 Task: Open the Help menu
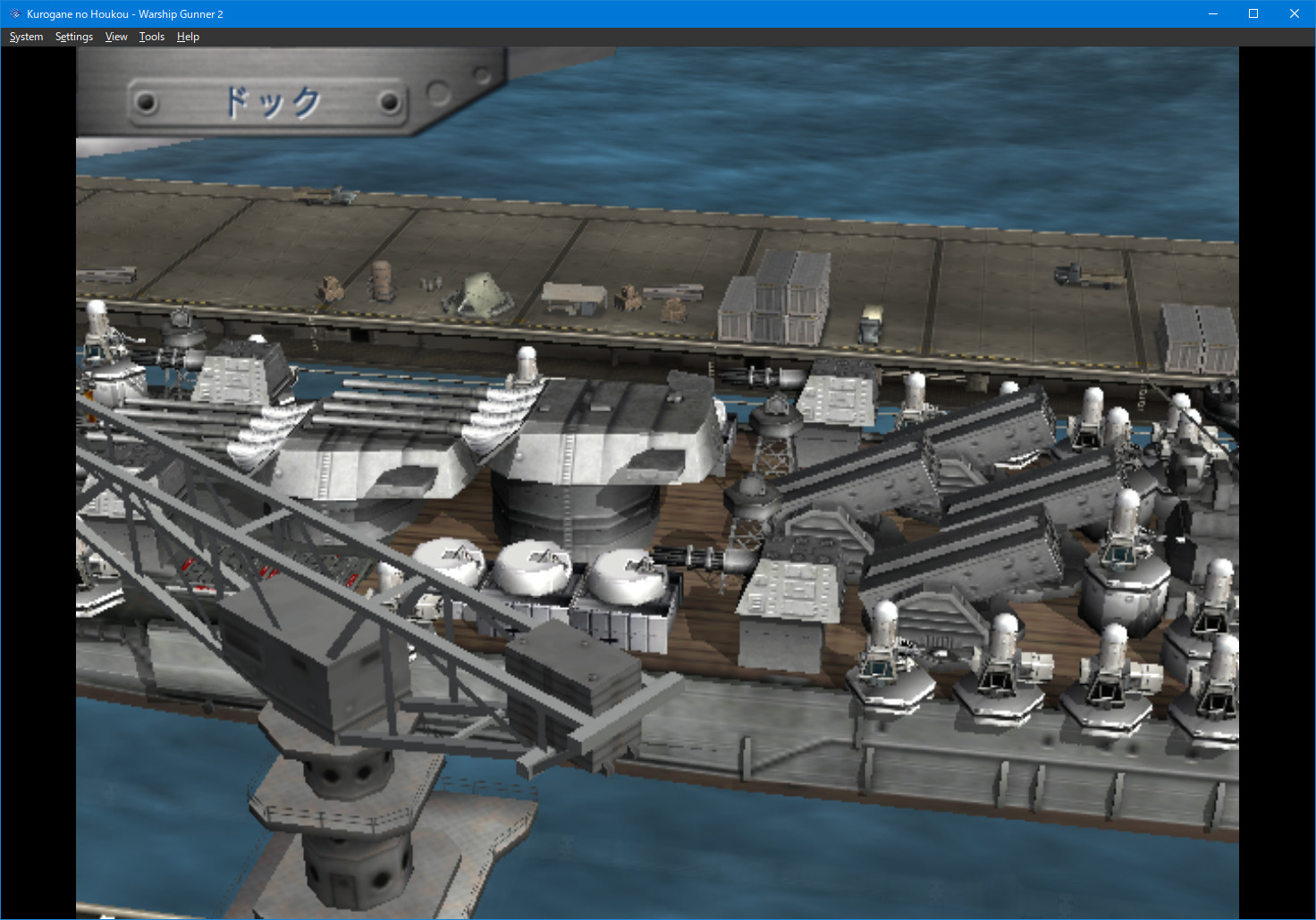click(187, 37)
